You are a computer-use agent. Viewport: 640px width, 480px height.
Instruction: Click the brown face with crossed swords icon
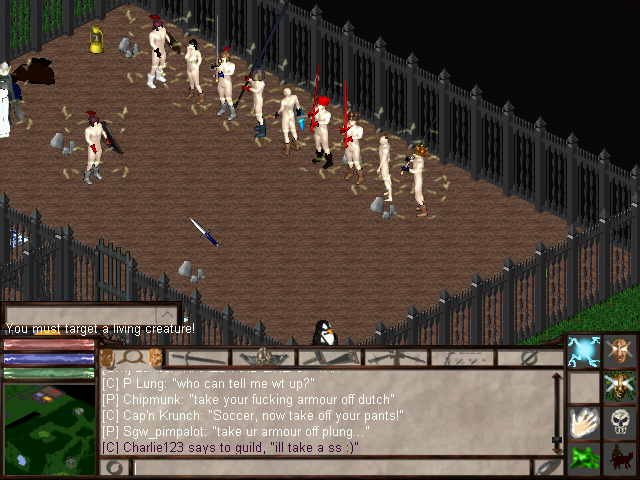pos(620,352)
